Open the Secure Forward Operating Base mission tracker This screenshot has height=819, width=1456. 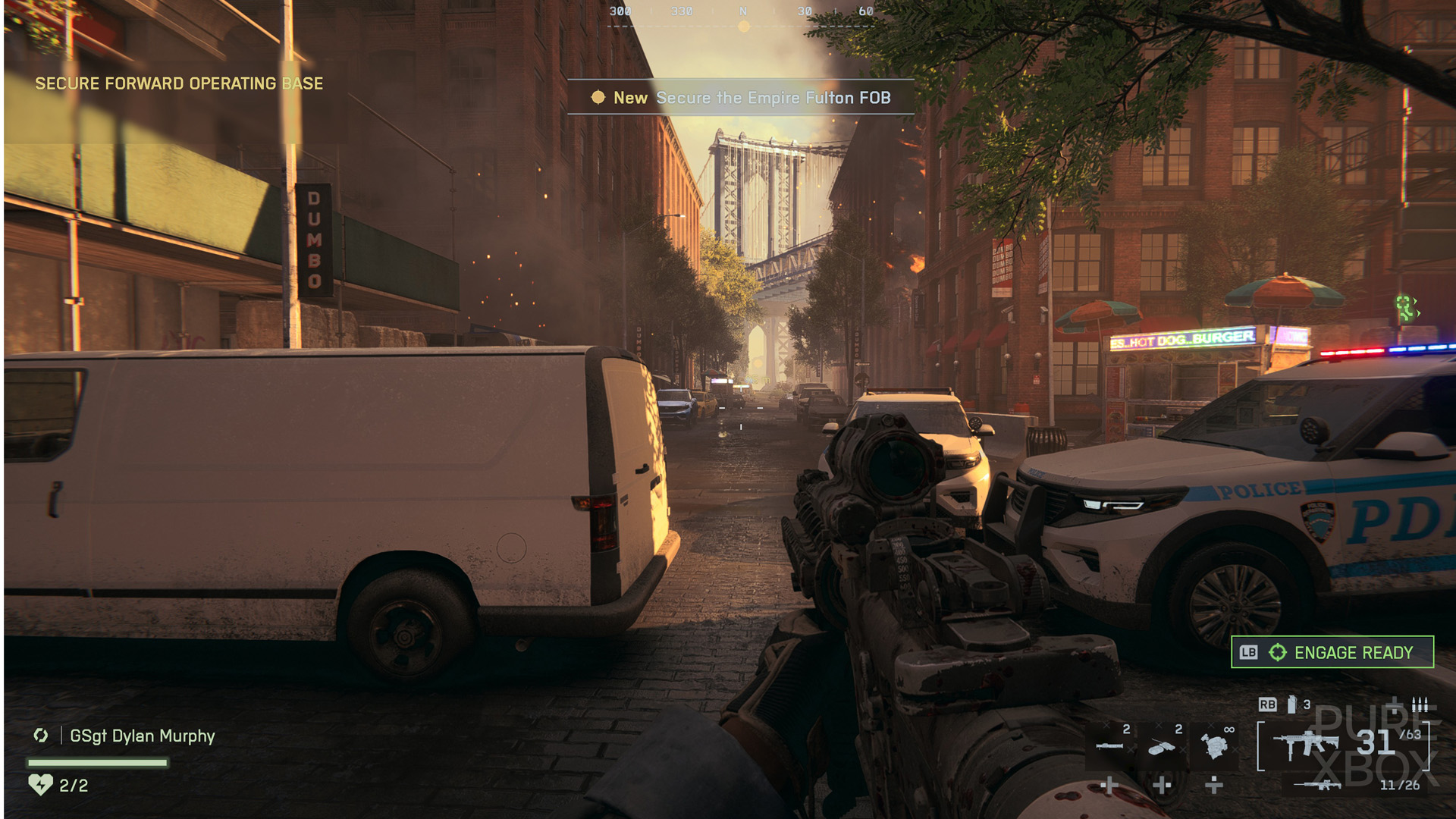pyautogui.click(x=179, y=83)
